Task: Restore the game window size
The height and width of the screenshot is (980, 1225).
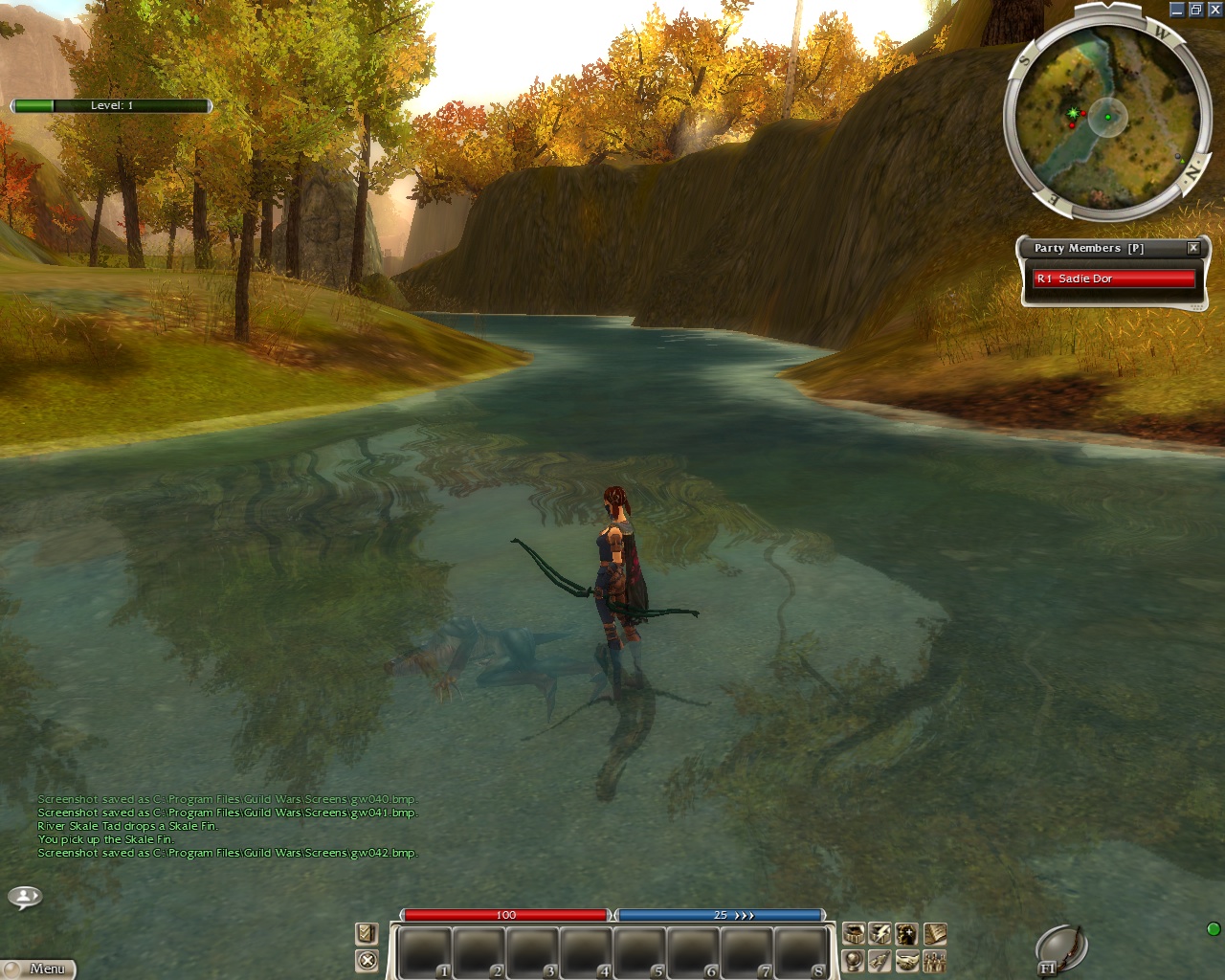Action: coord(1195,10)
